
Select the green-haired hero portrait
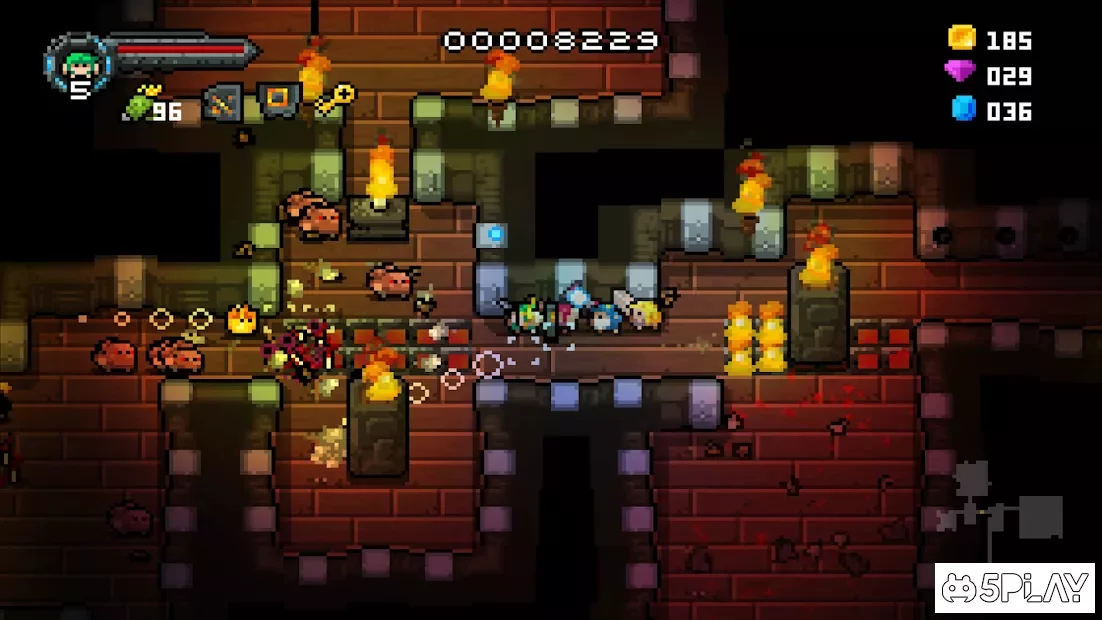coord(76,62)
